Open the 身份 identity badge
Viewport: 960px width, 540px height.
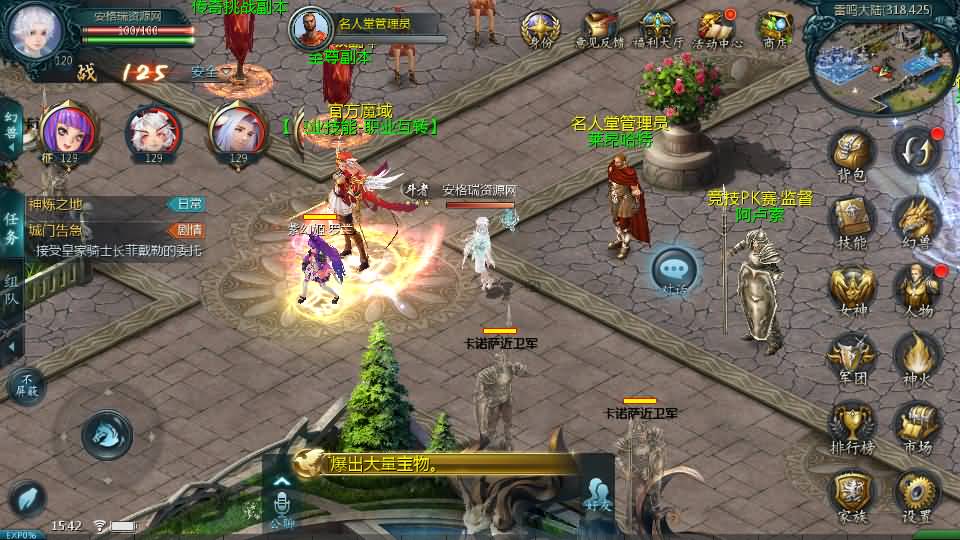[x=540, y=29]
